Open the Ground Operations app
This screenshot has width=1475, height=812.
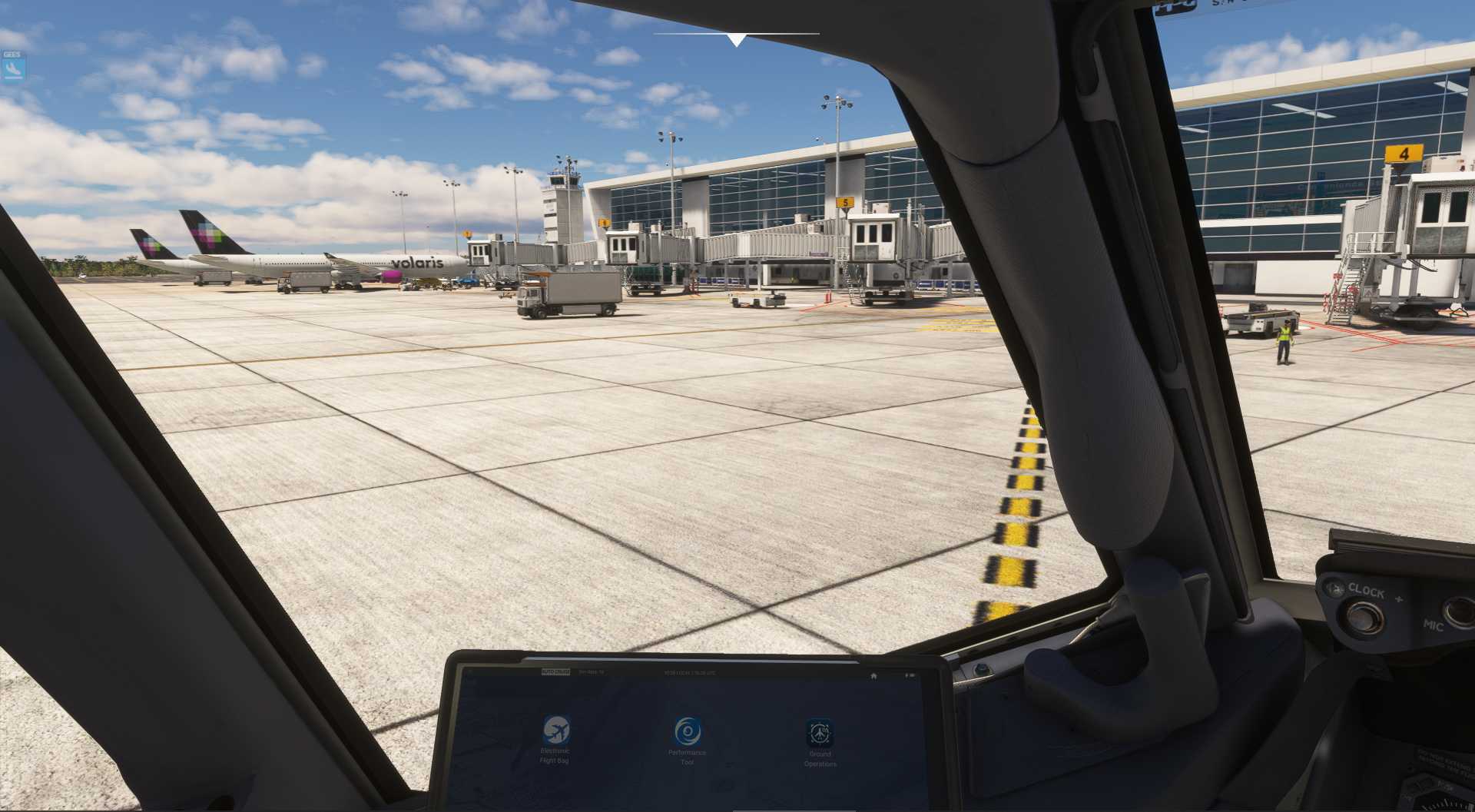pos(820,732)
